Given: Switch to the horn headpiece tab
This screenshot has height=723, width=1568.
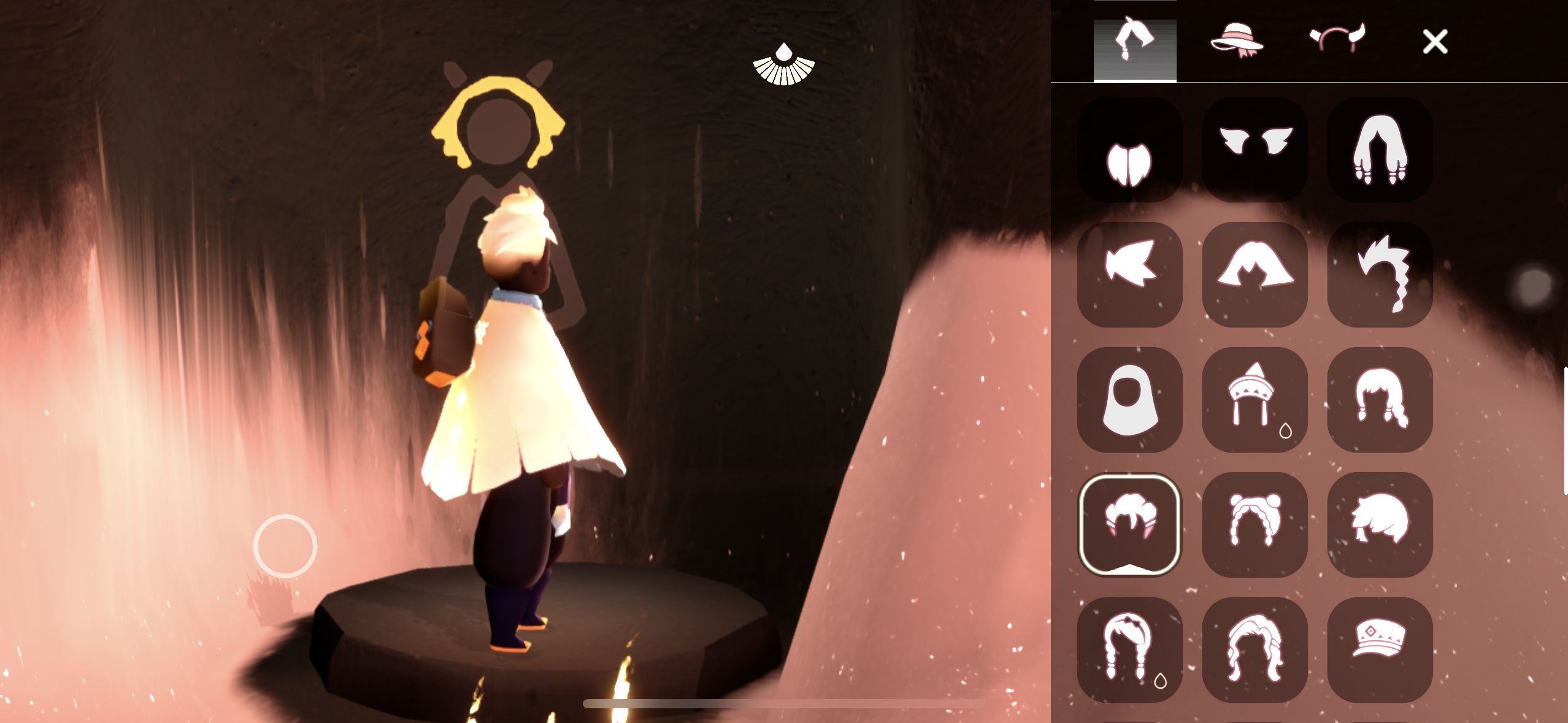Looking at the screenshot, I should pyautogui.click(x=1337, y=40).
